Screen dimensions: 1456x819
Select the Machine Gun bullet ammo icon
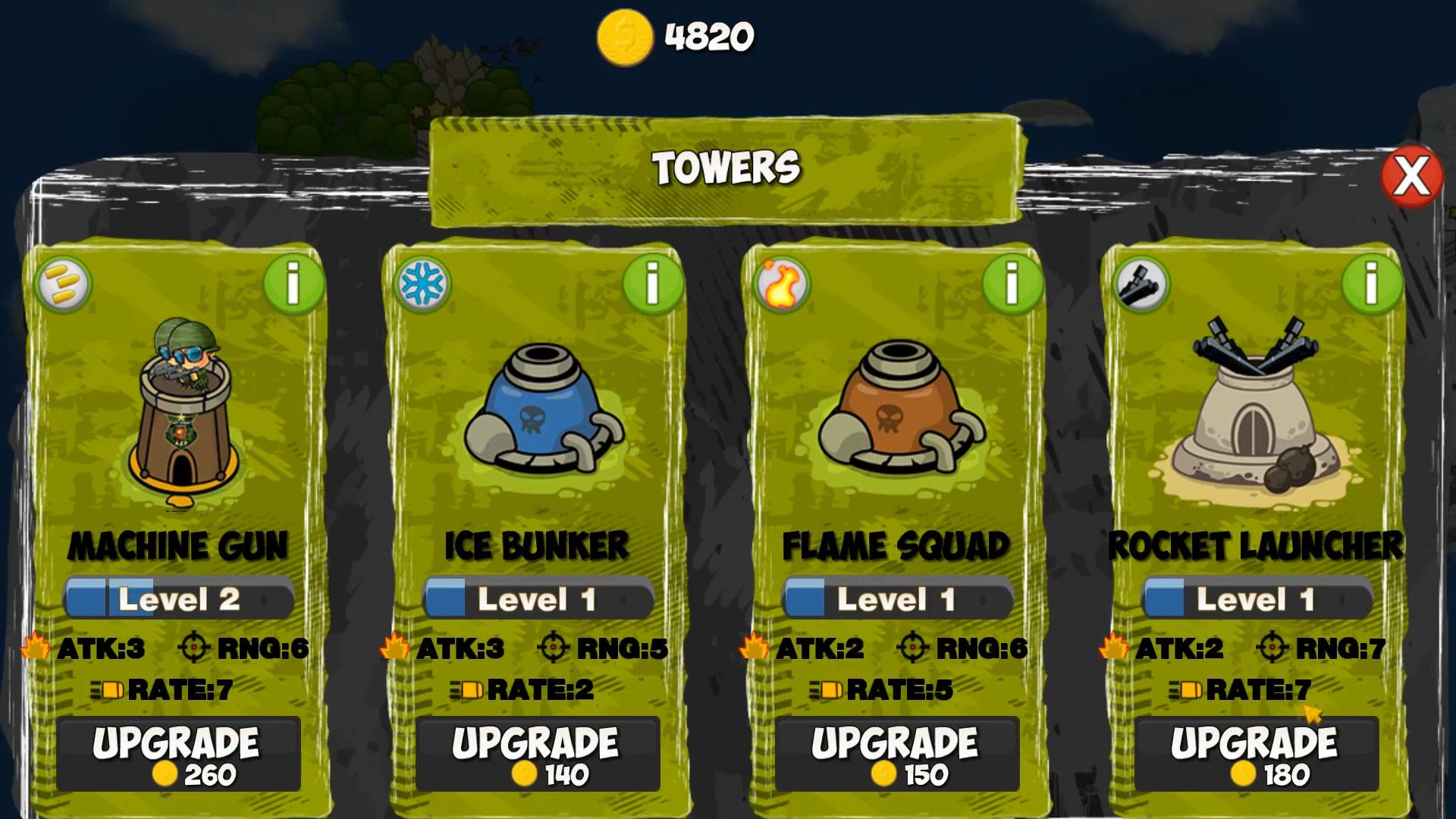click(x=66, y=286)
